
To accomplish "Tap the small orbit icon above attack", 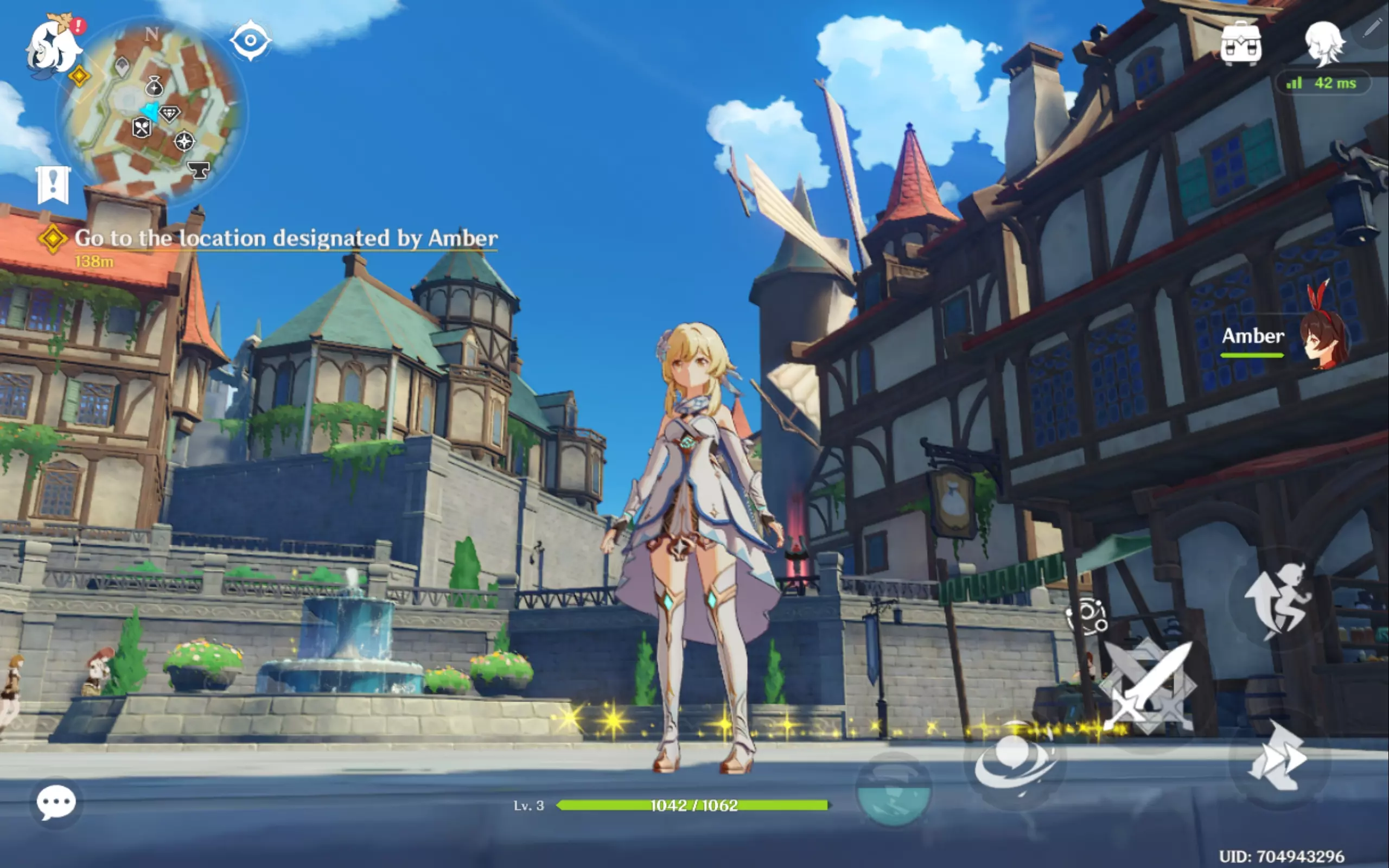I will point(1086,616).
